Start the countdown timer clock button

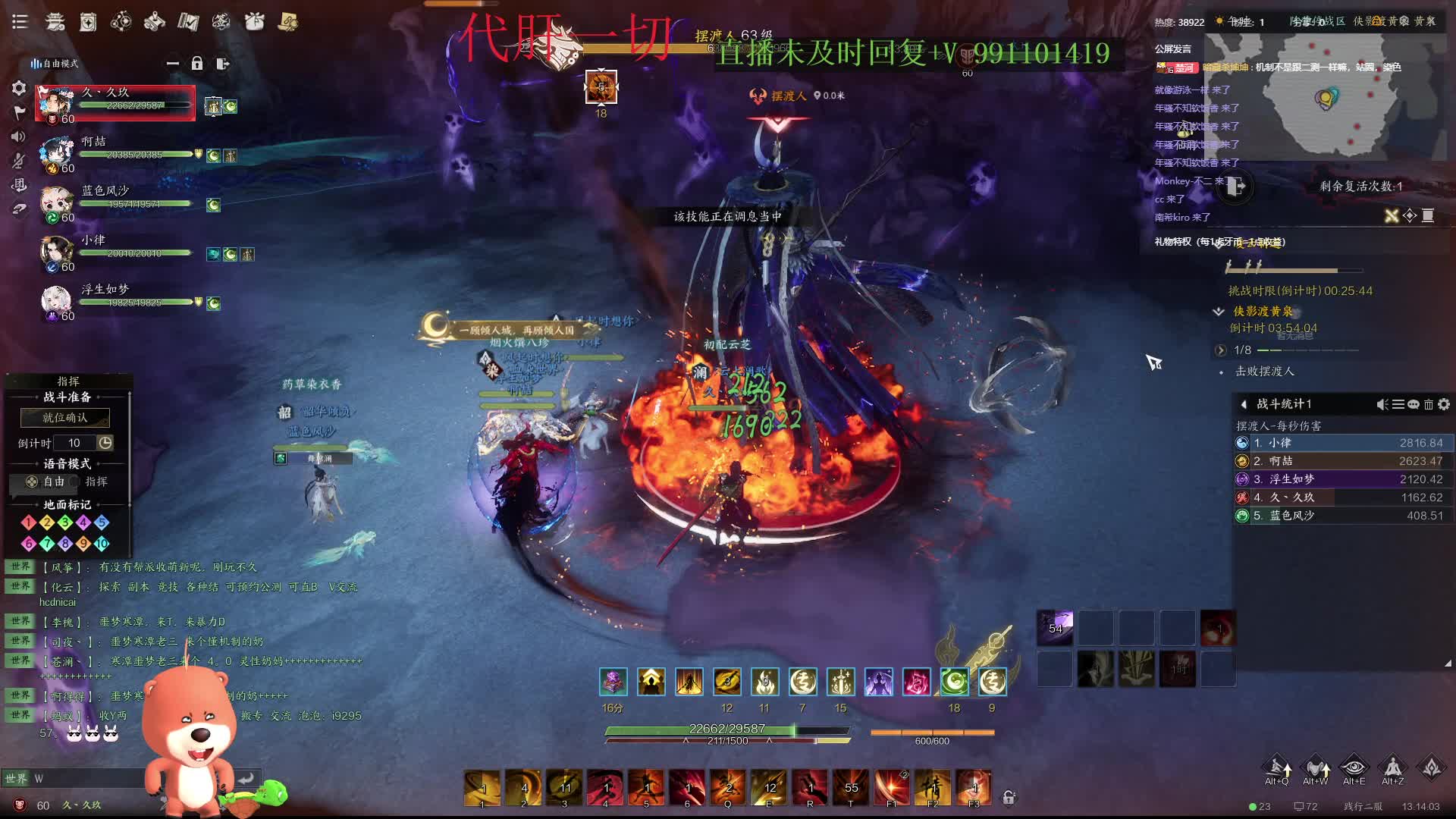coord(105,443)
